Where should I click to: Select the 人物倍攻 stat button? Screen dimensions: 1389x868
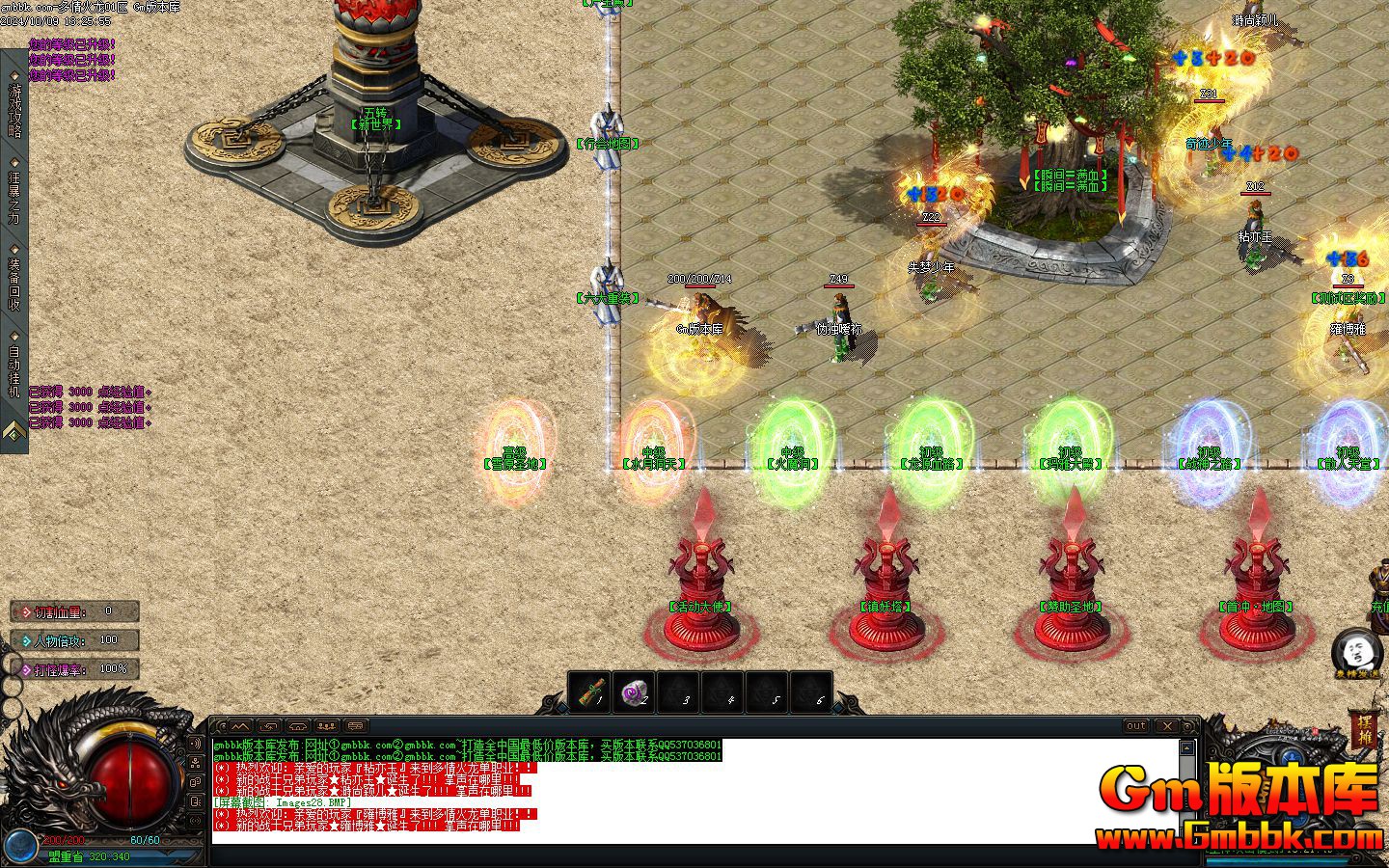pyautogui.click(x=75, y=639)
